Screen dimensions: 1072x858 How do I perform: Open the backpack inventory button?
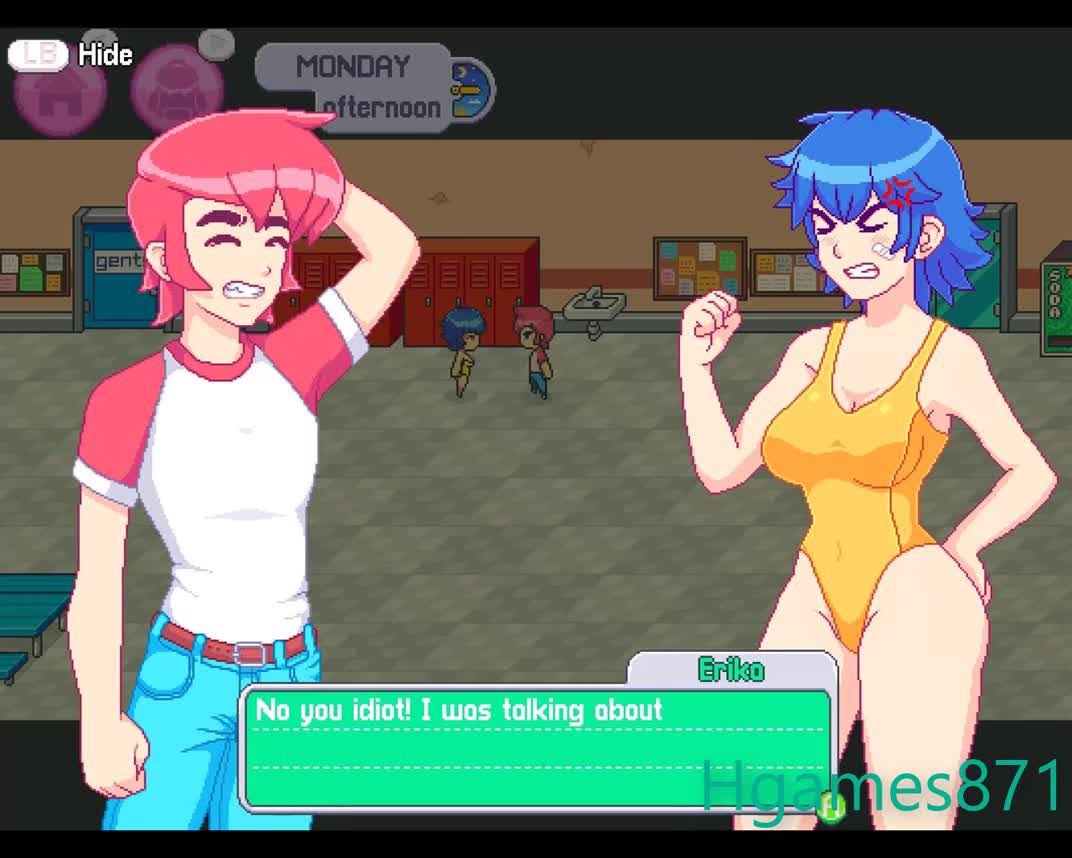pyautogui.click(x=177, y=90)
